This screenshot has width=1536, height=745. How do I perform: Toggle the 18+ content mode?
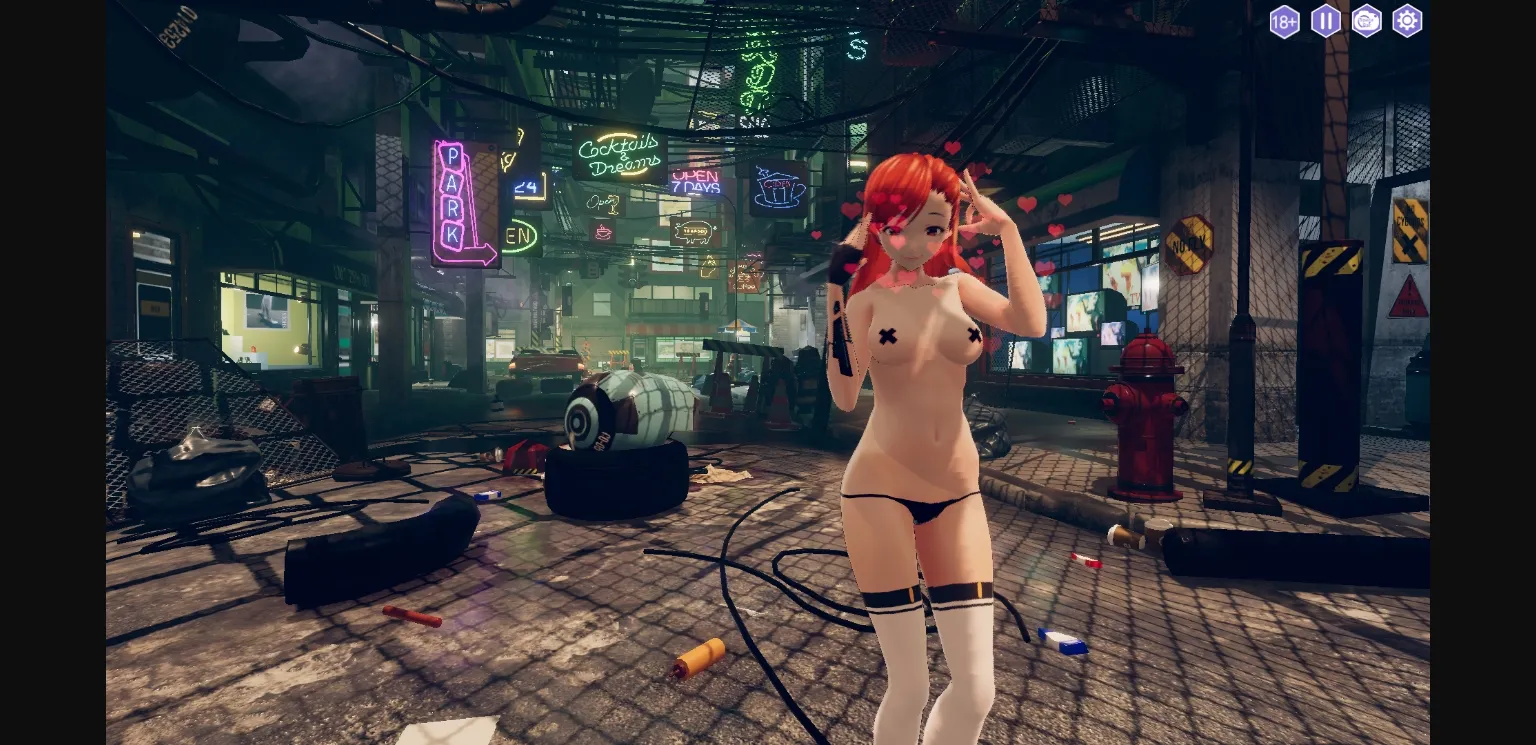coord(1284,21)
